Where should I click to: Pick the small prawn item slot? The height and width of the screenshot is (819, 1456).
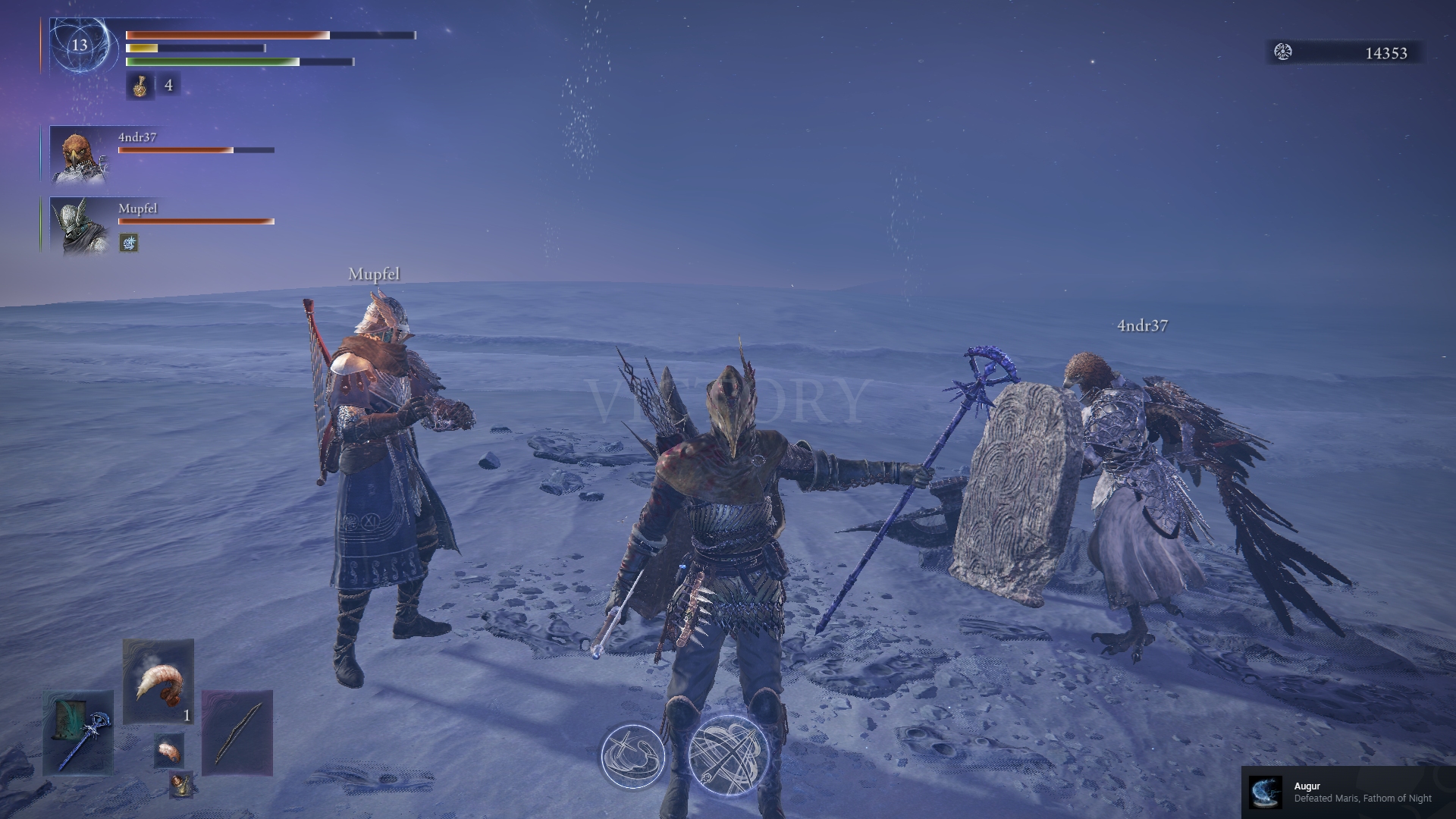pyautogui.click(x=169, y=751)
